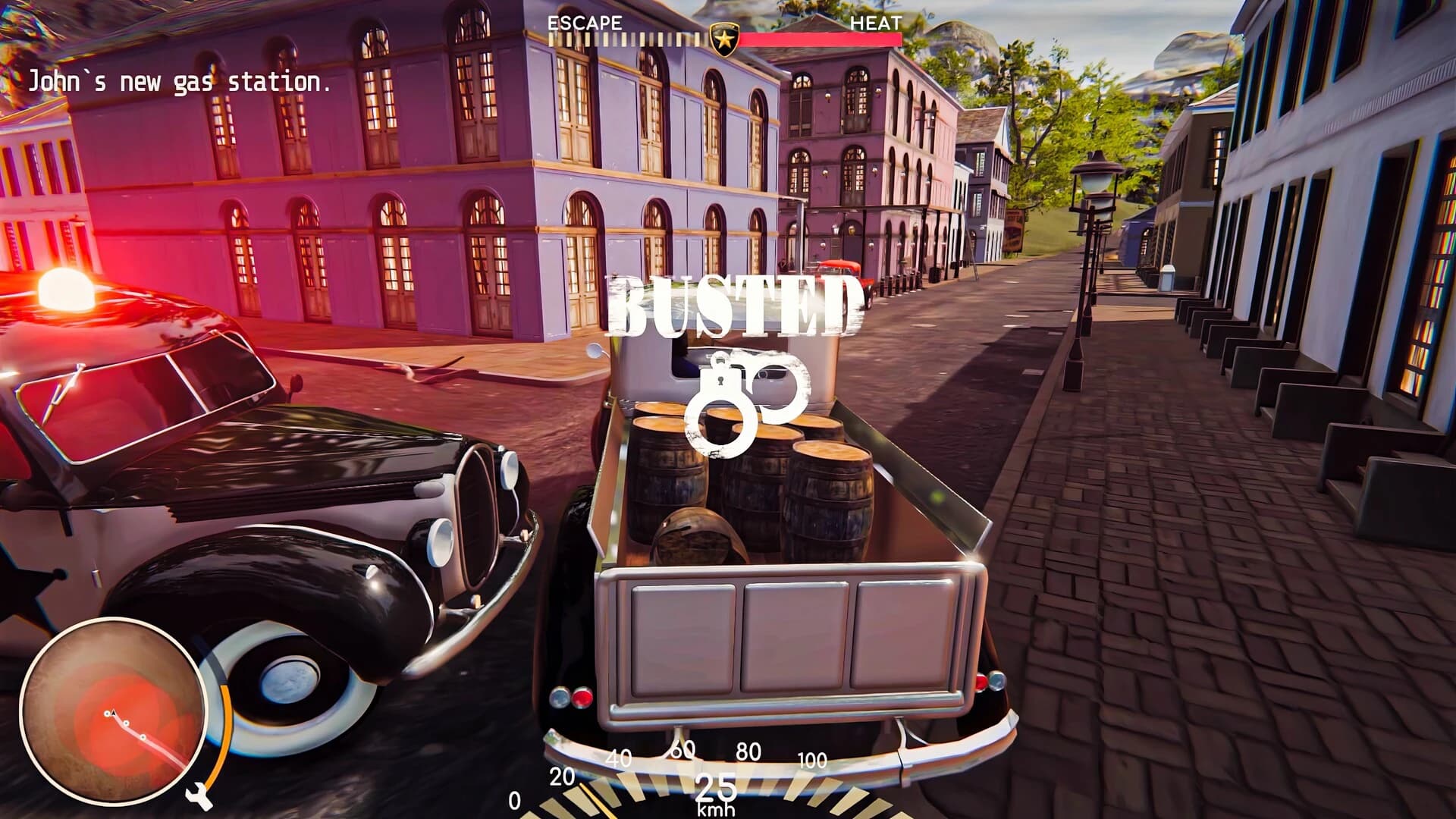Viewport: 1456px width, 819px height.
Task: Toggle the ESCAPE progress indicator
Action: (626, 37)
